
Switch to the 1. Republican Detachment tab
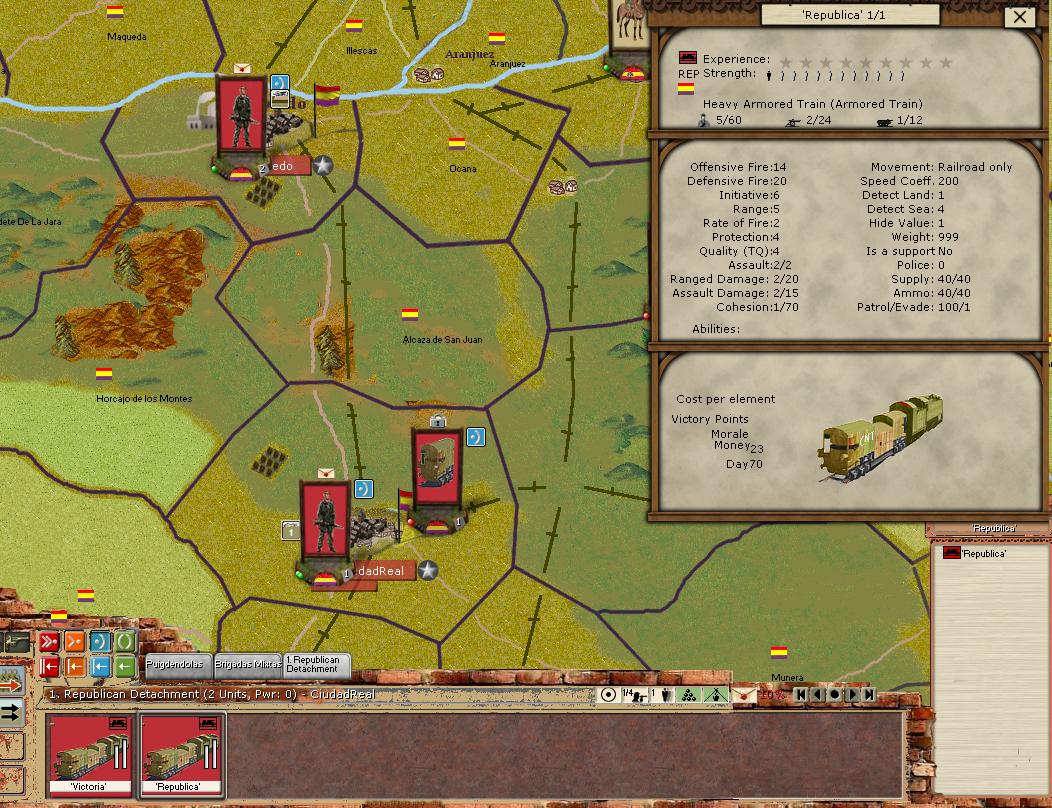pyautogui.click(x=313, y=664)
